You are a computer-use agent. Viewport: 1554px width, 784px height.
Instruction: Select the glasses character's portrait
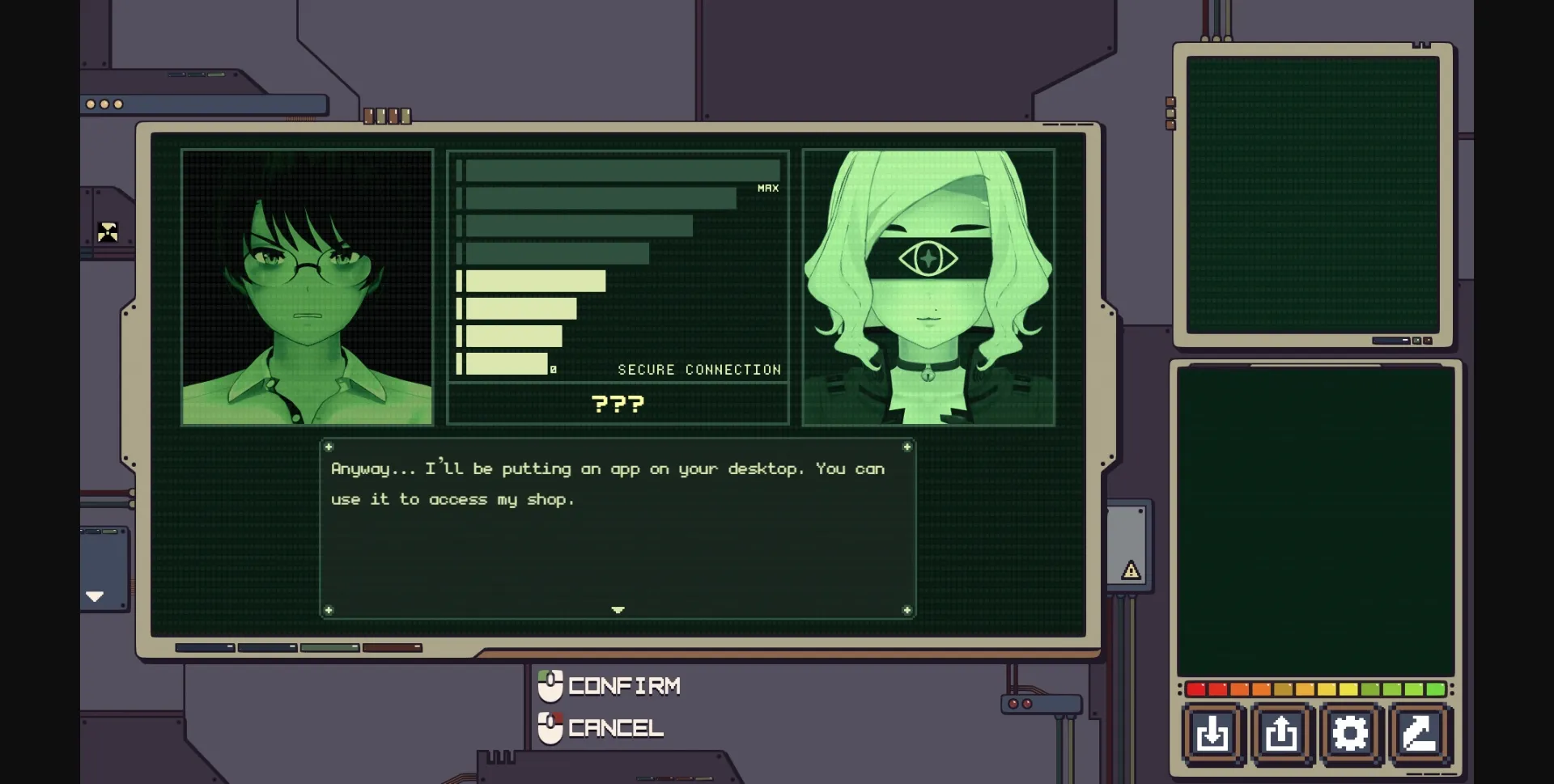click(x=308, y=287)
